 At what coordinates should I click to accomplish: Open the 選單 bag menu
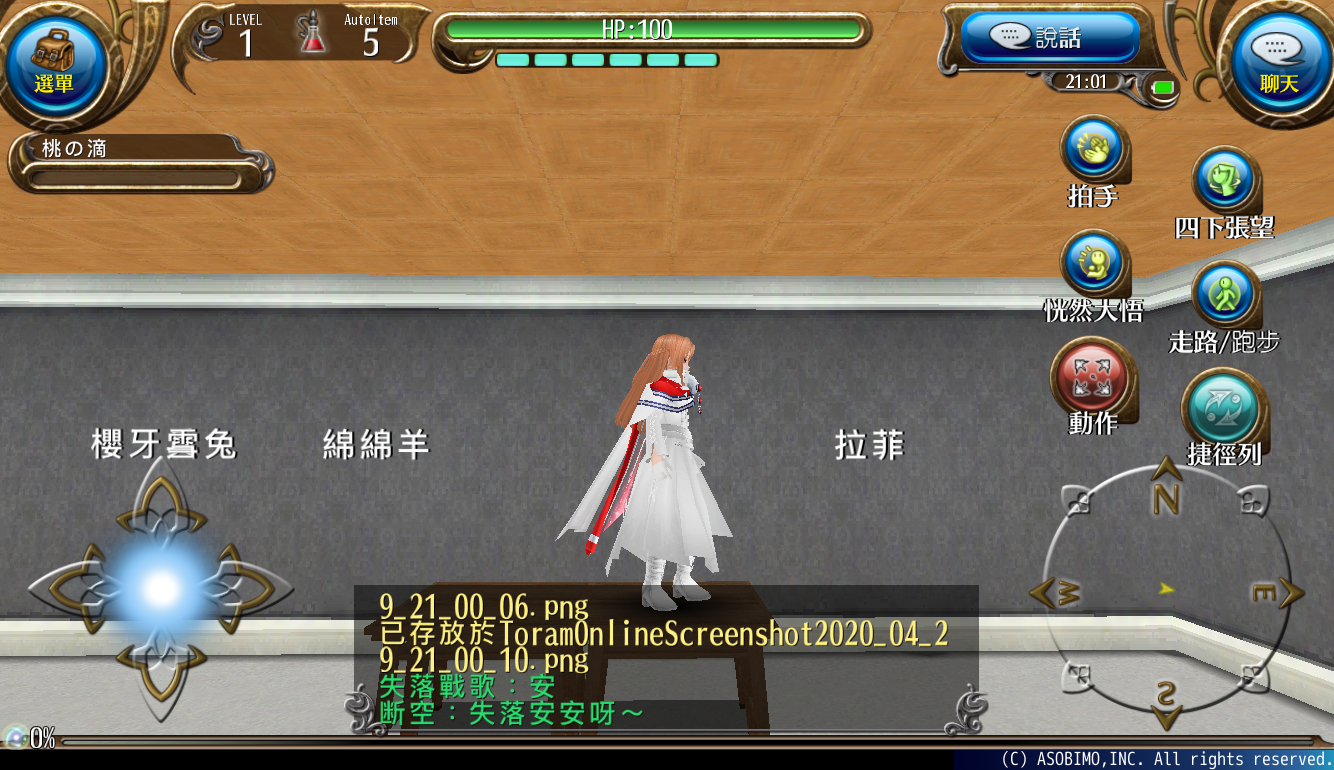pyautogui.click(x=55, y=62)
